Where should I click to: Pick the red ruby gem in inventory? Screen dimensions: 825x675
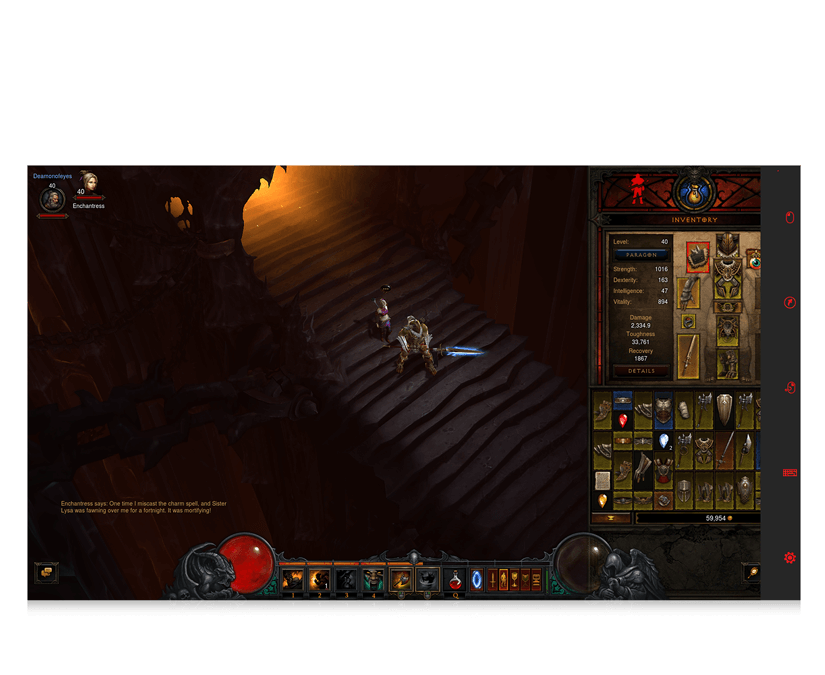click(623, 422)
